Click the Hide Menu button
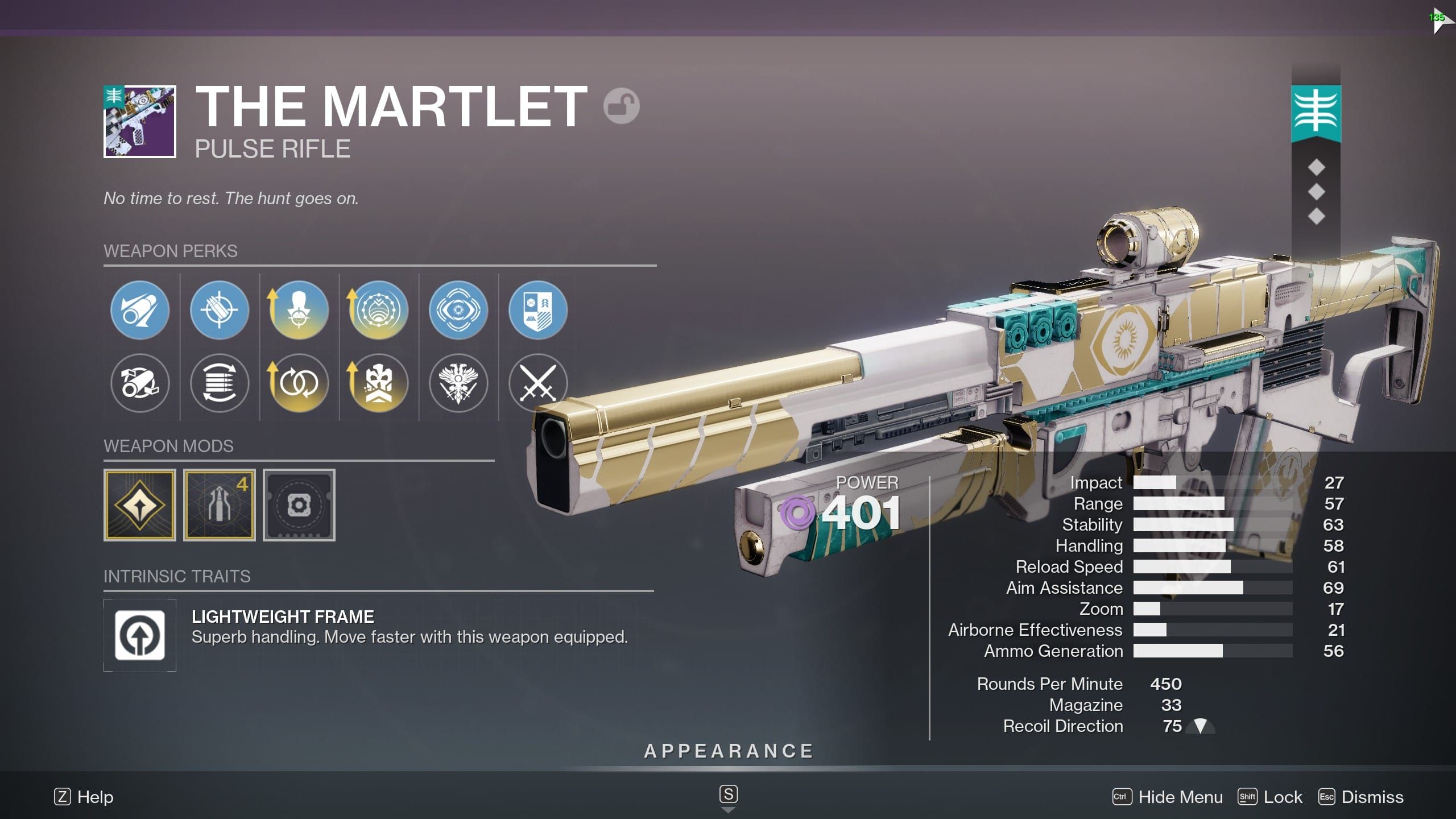The image size is (1456, 819). [x=1168, y=797]
